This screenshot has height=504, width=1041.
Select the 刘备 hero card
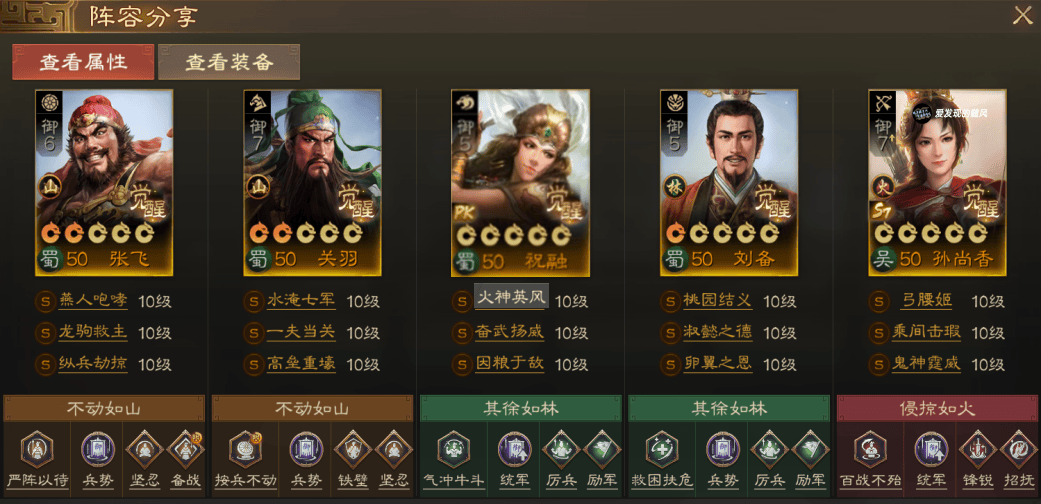728,183
